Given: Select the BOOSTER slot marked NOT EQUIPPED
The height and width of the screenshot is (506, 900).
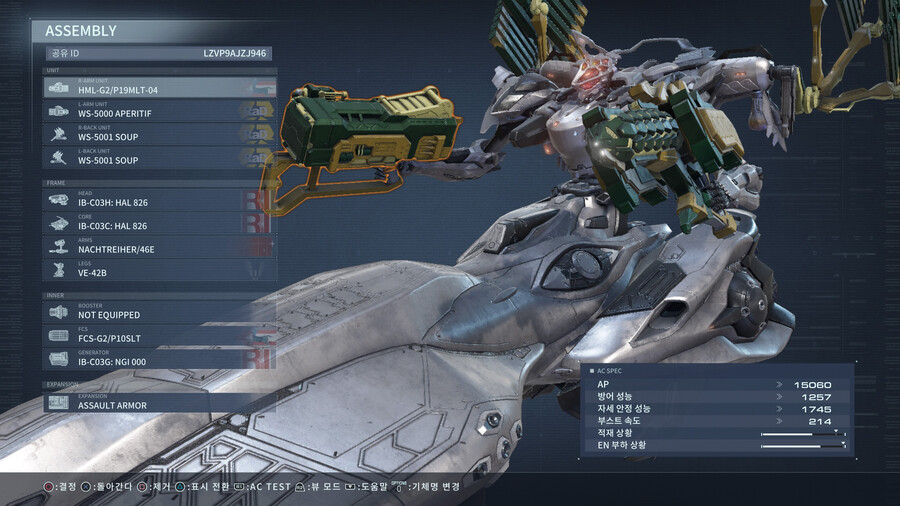Looking at the screenshot, I should click(159, 312).
